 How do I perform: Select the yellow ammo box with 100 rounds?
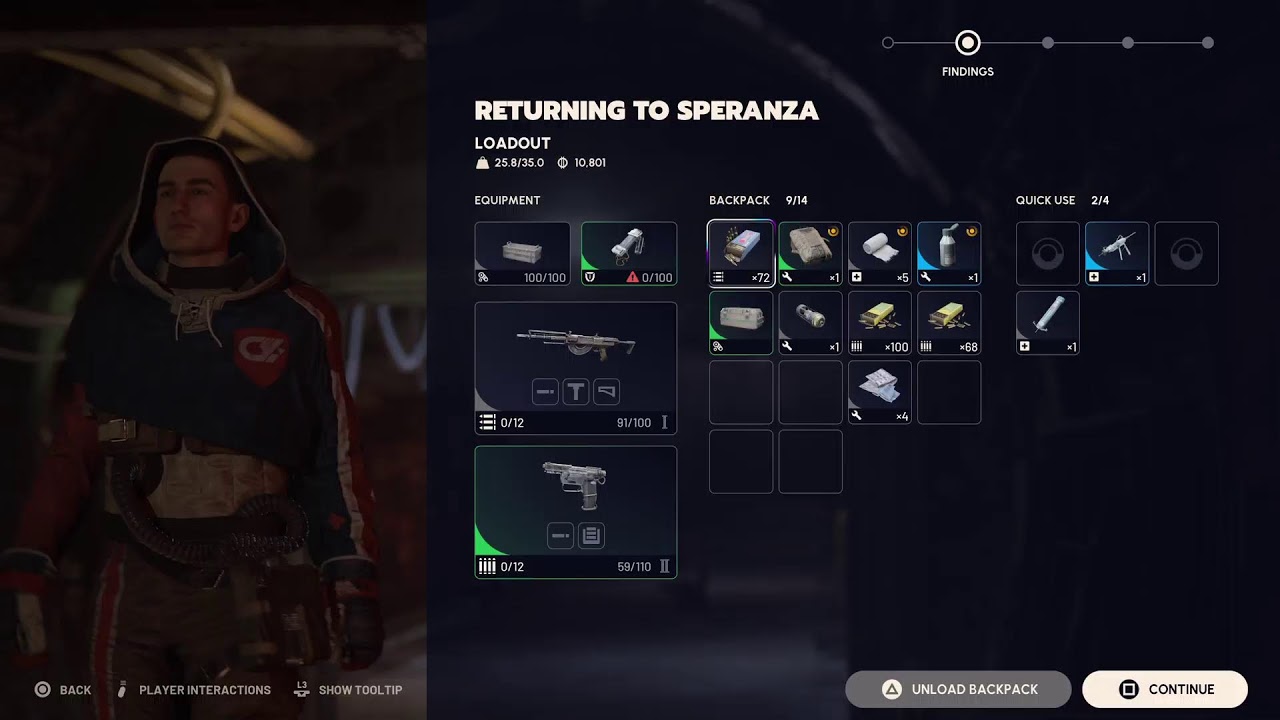coord(880,323)
